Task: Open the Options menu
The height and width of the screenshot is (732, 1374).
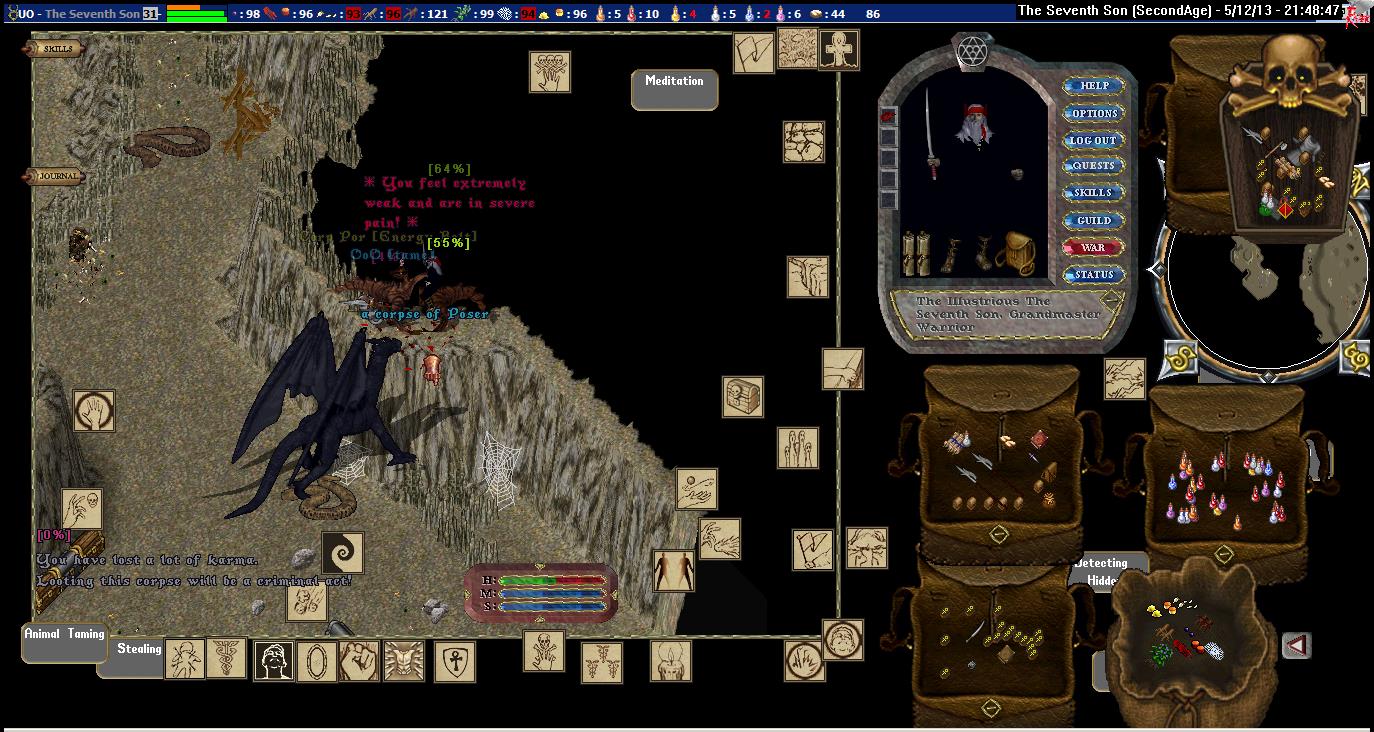Action: coord(1093,113)
